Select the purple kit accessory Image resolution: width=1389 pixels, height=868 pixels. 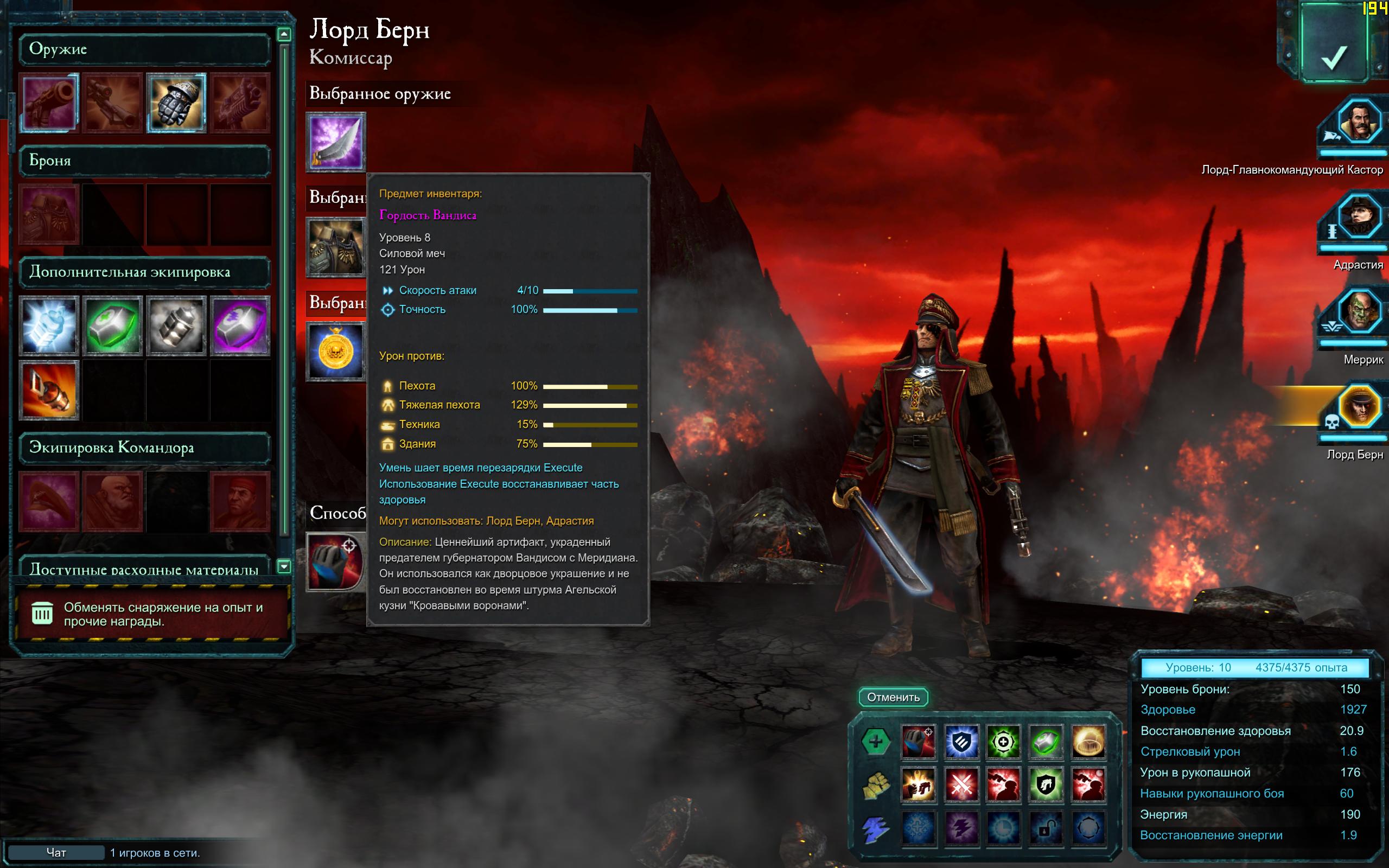point(240,325)
